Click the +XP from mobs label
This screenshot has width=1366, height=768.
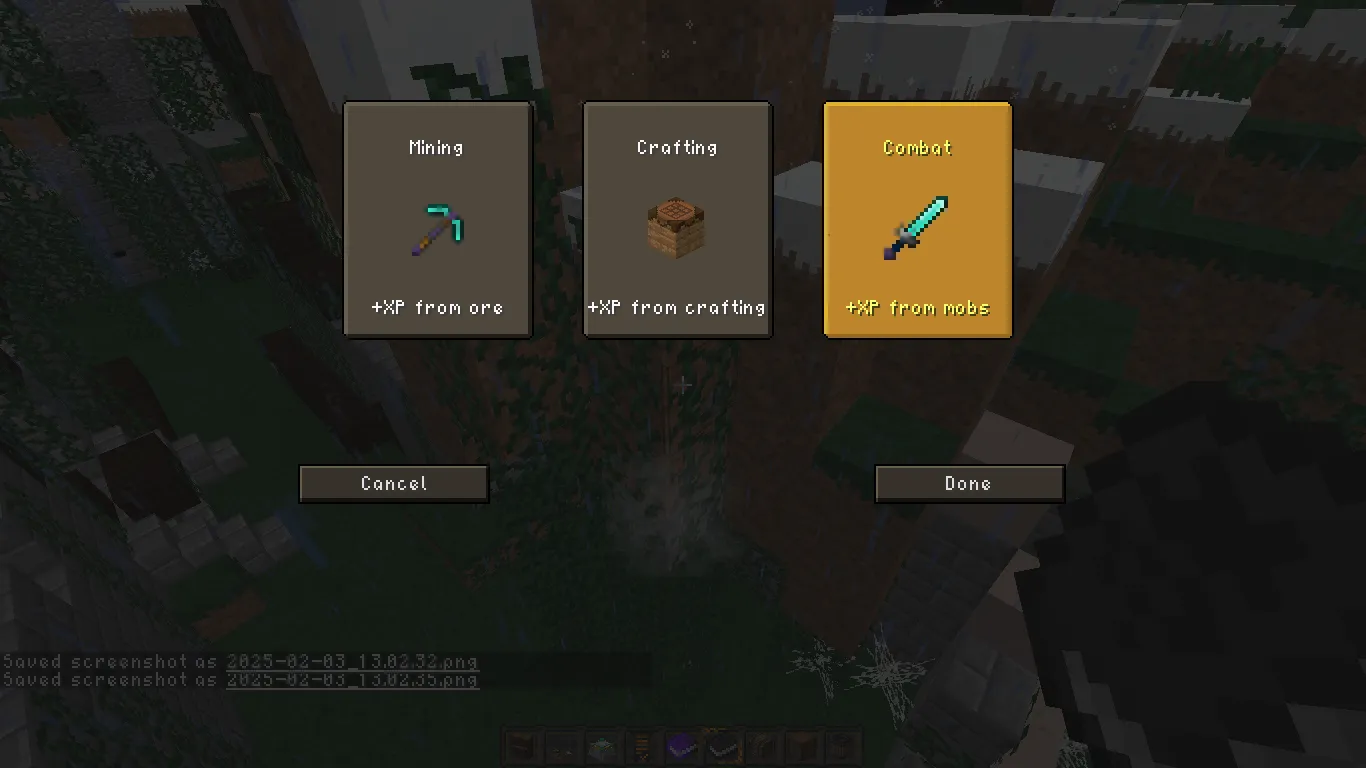917,307
